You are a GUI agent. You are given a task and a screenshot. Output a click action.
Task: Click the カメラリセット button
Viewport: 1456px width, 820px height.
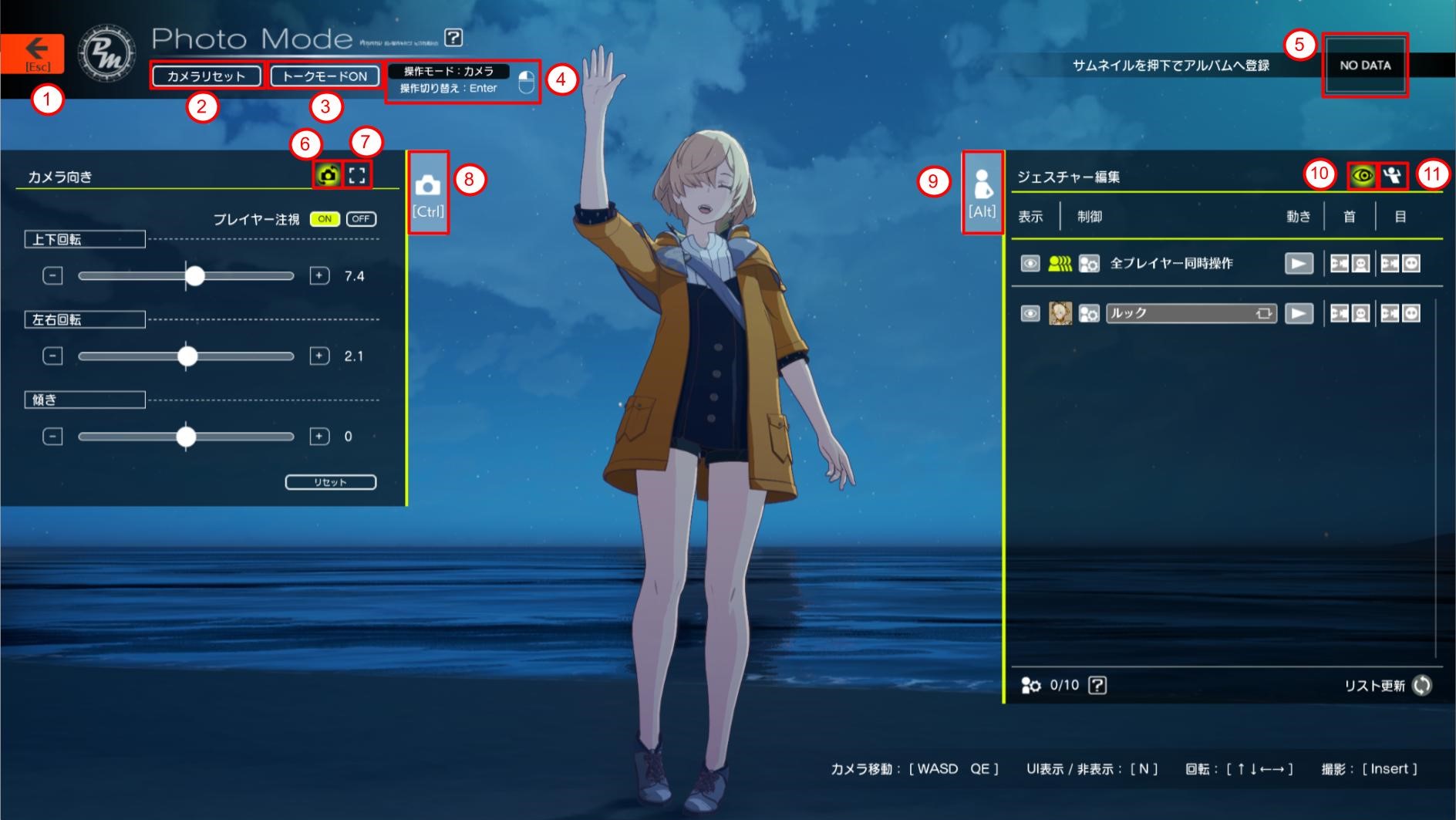[206, 76]
